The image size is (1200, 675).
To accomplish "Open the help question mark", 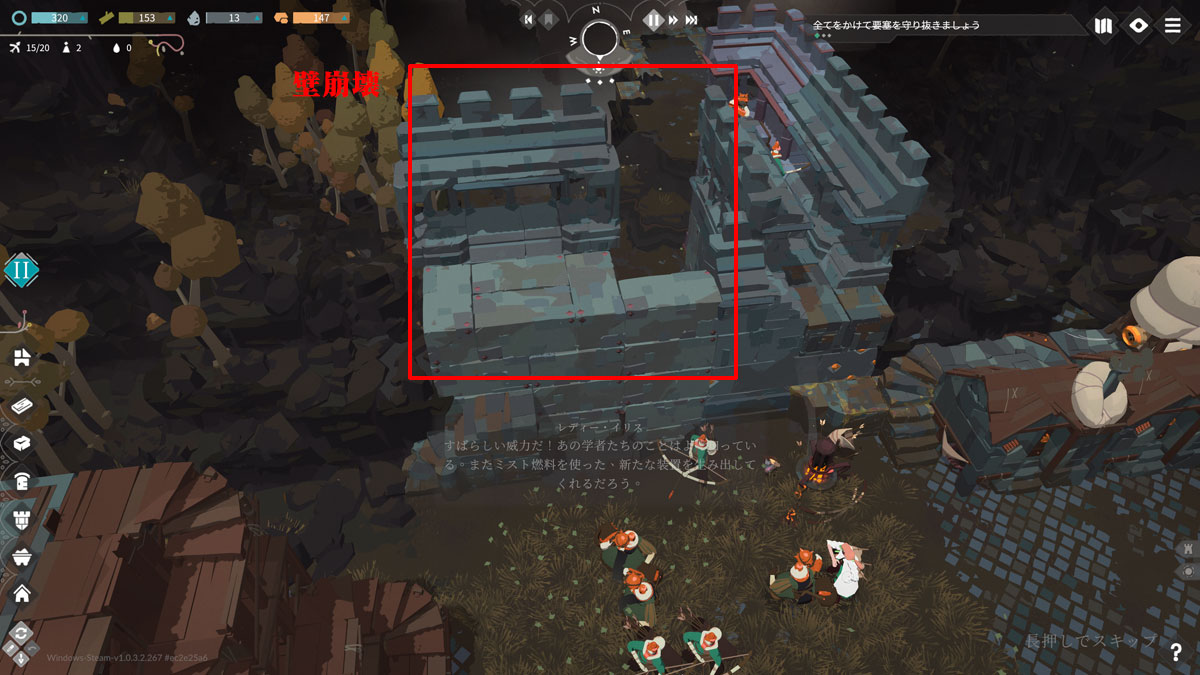I will 1176,652.
